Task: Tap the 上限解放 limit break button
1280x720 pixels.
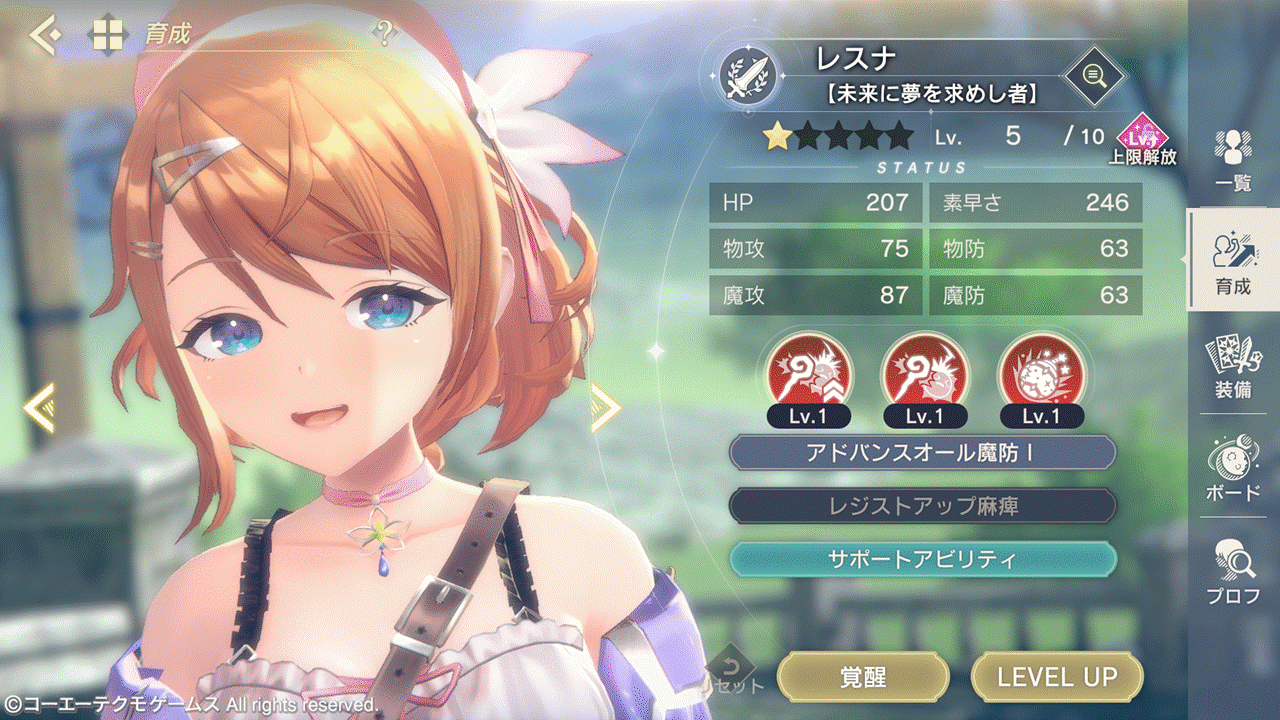Action: pos(1142,140)
